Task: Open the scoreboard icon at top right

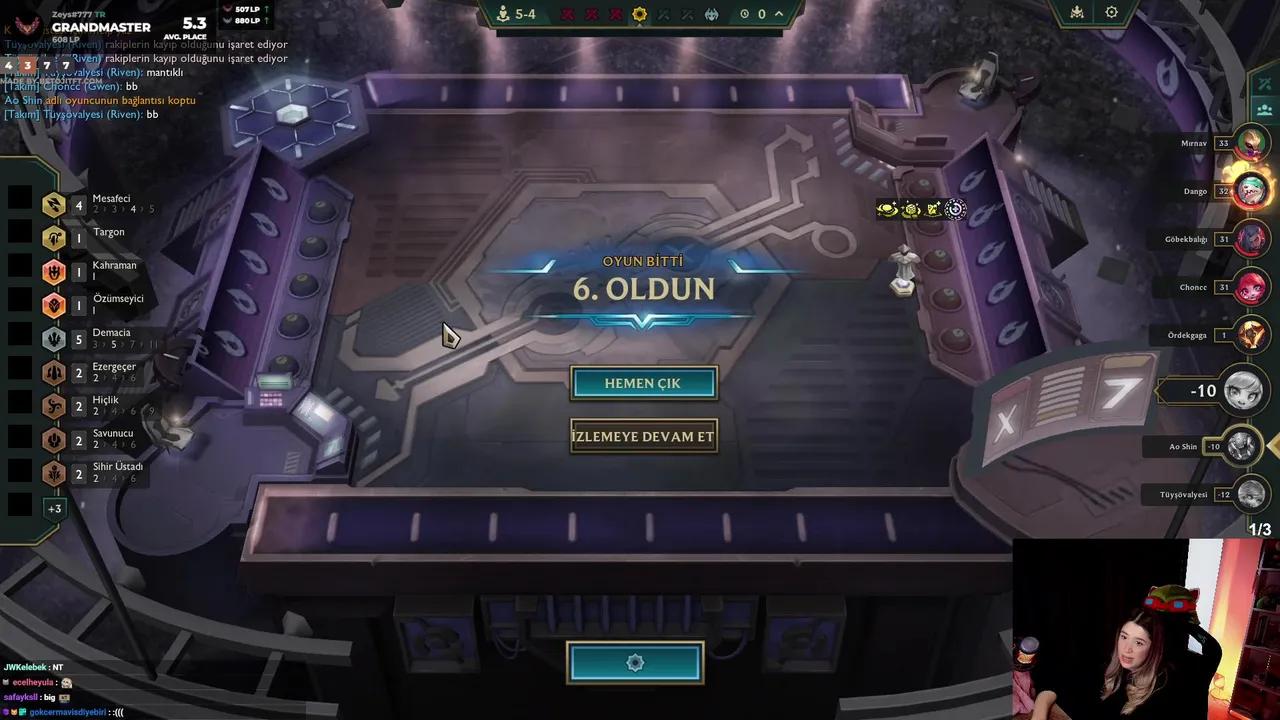Action: [x=1075, y=13]
